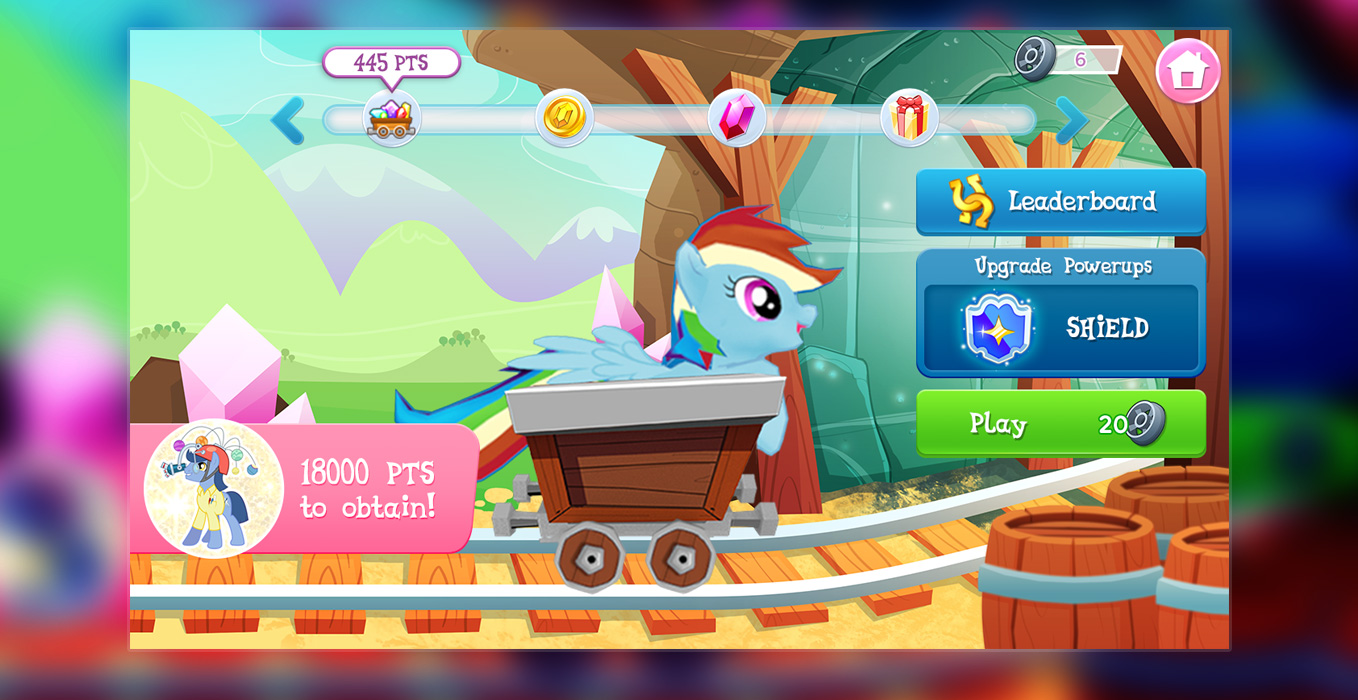Go back to the home screen
The image size is (1358, 700).
click(1187, 71)
